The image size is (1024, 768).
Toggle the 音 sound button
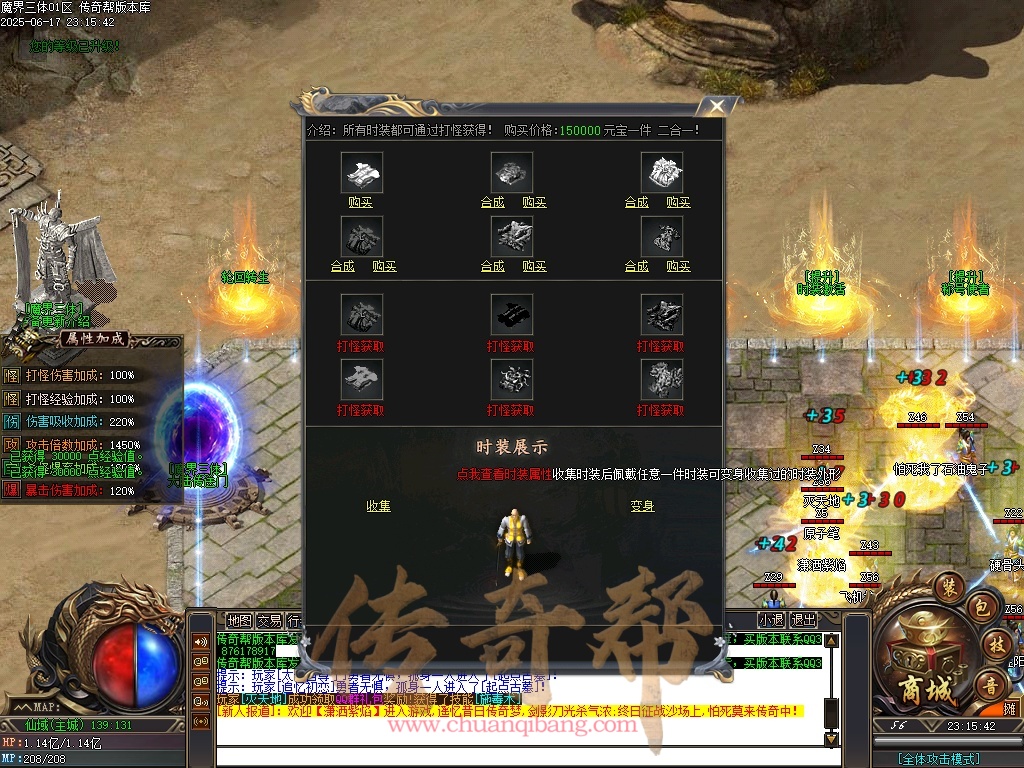pyautogui.click(x=990, y=685)
